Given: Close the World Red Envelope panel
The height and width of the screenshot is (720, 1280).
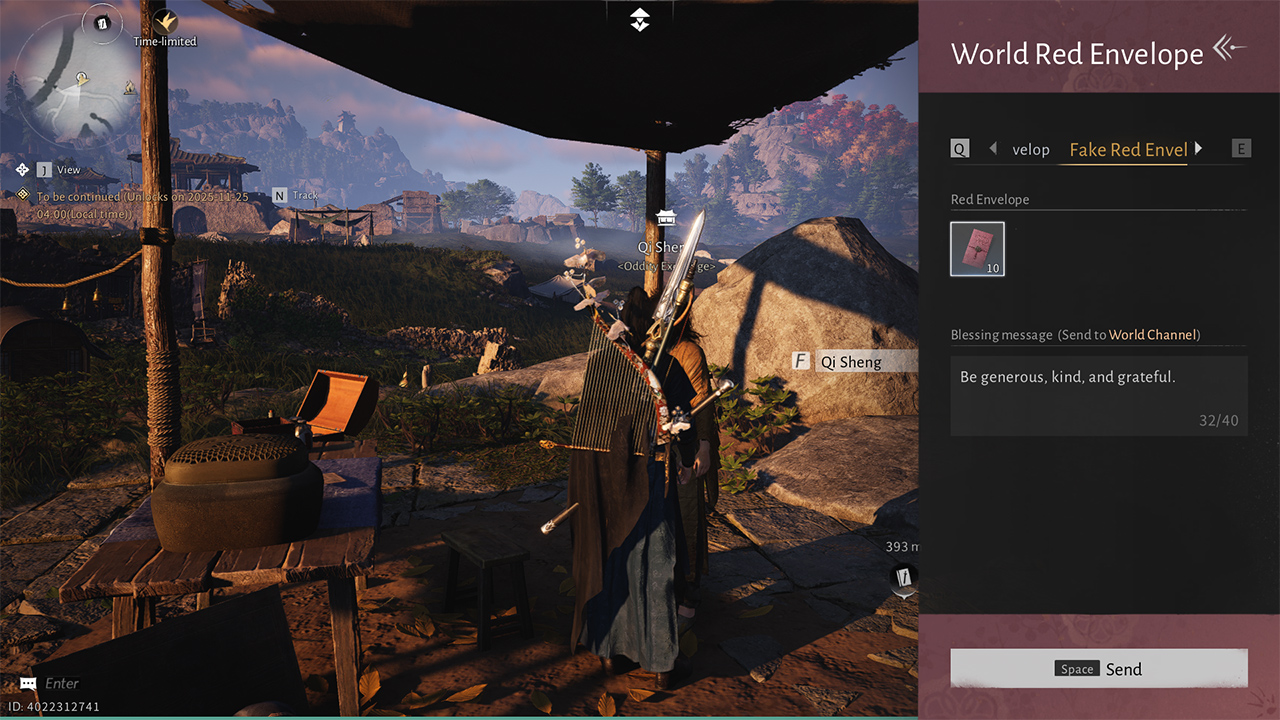Looking at the screenshot, I should pyautogui.click(x=1230, y=48).
